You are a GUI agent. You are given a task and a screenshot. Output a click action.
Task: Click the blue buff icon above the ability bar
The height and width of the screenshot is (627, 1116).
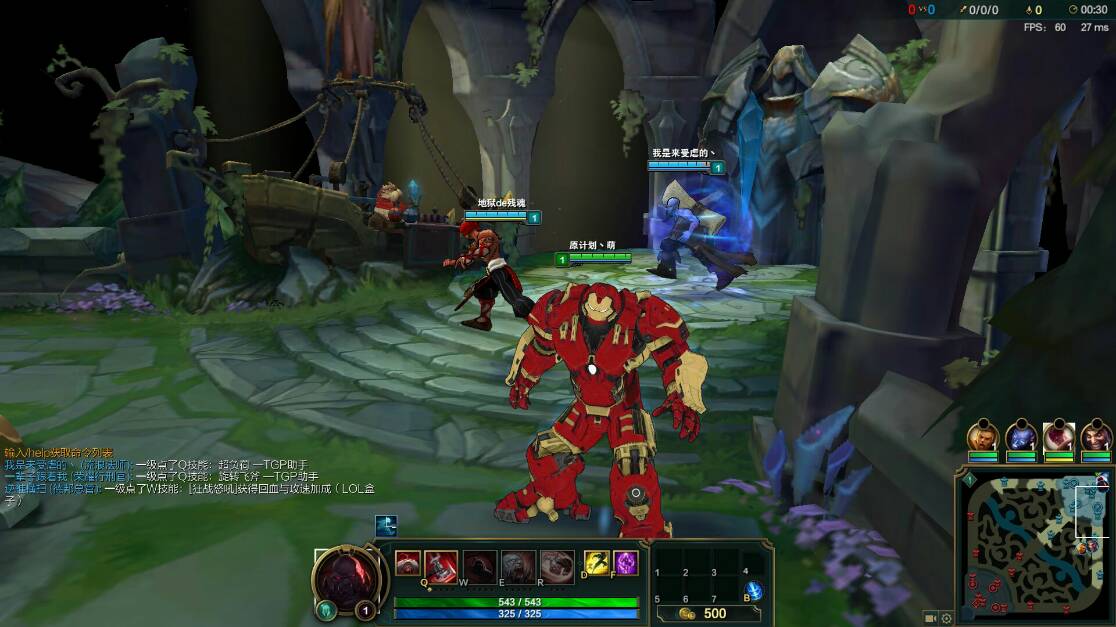(386, 526)
